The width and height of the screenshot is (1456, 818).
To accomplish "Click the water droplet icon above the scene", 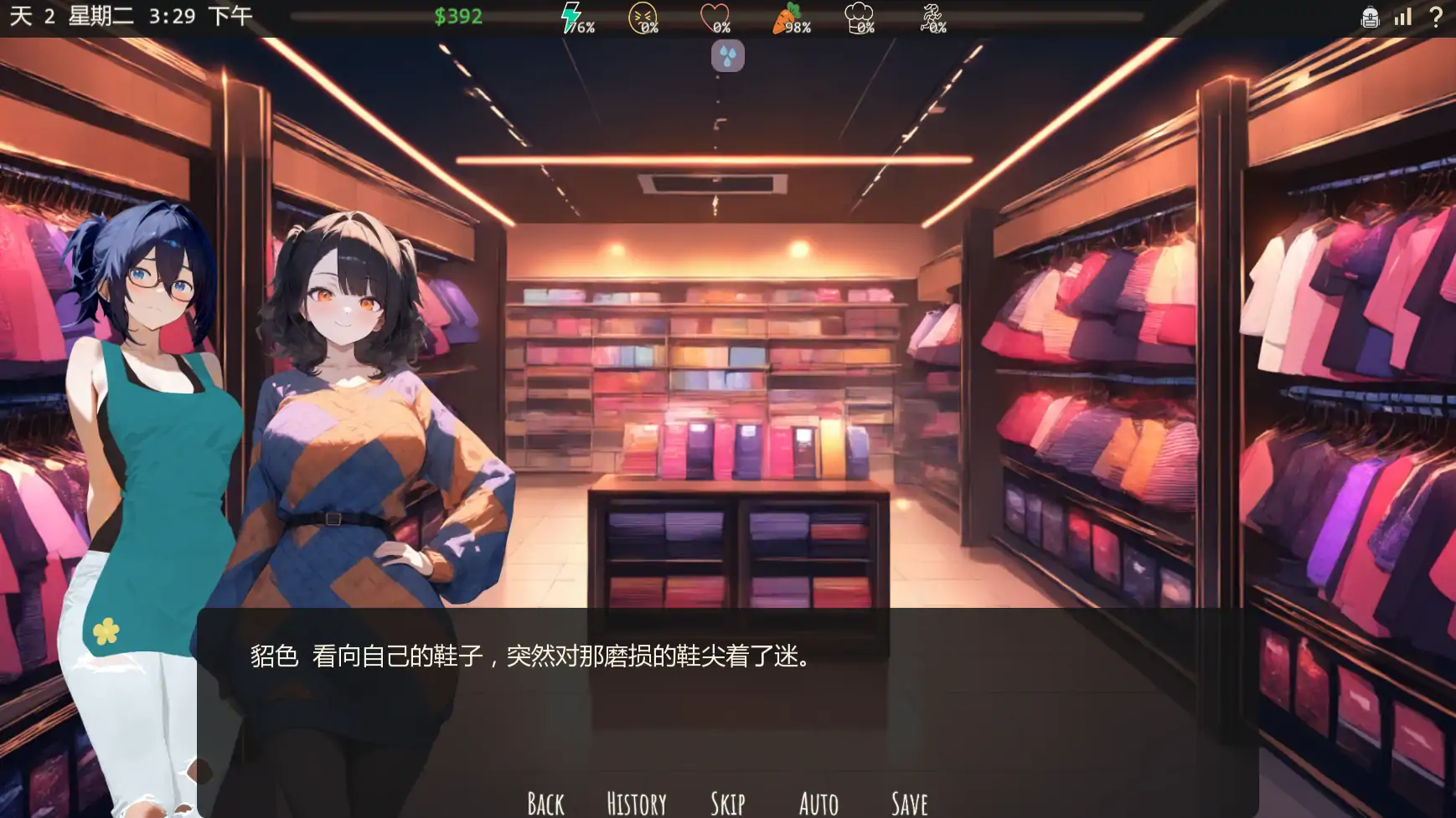I will [x=727, y=57].
